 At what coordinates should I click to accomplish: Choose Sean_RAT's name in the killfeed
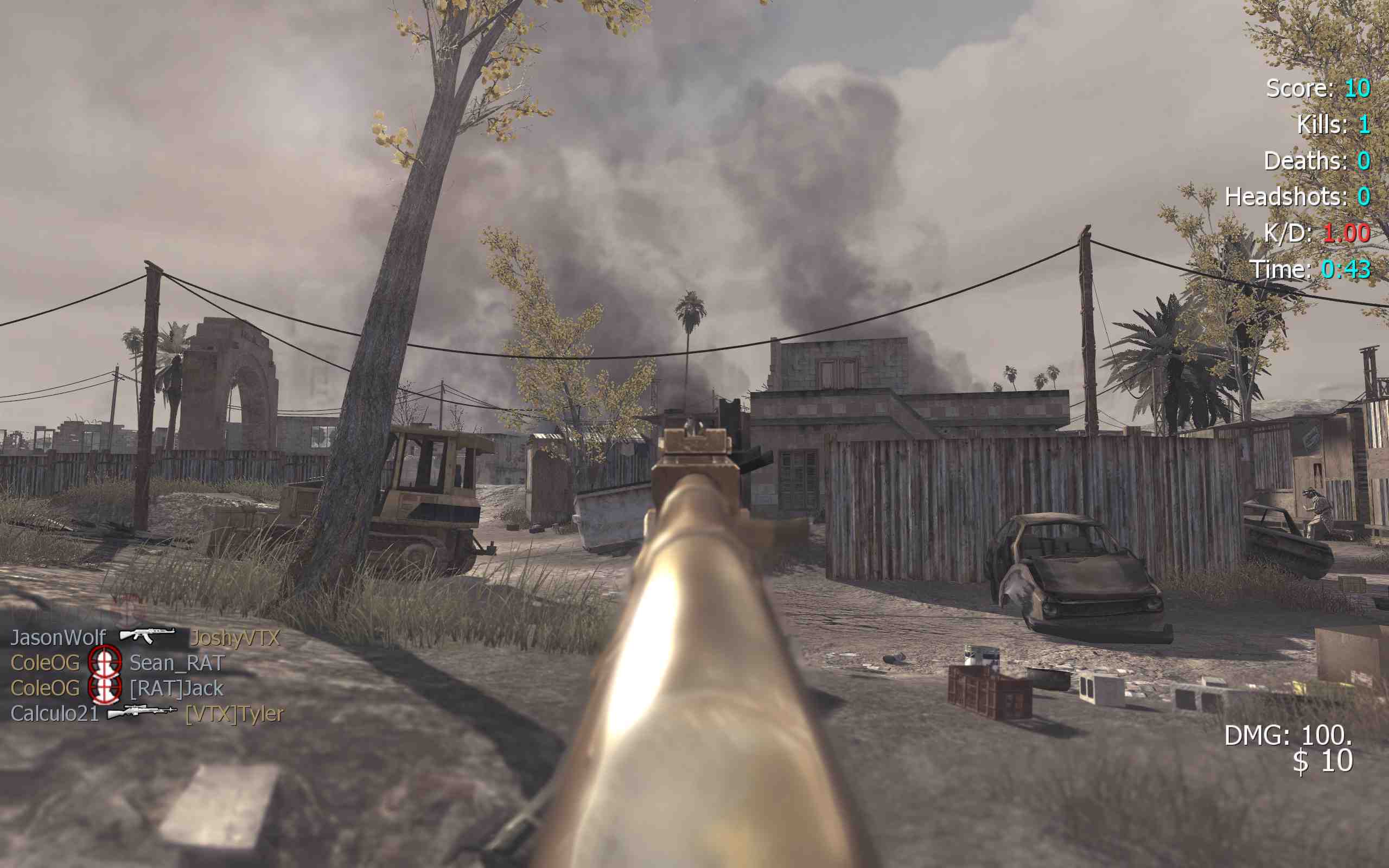tap(177, 663)
